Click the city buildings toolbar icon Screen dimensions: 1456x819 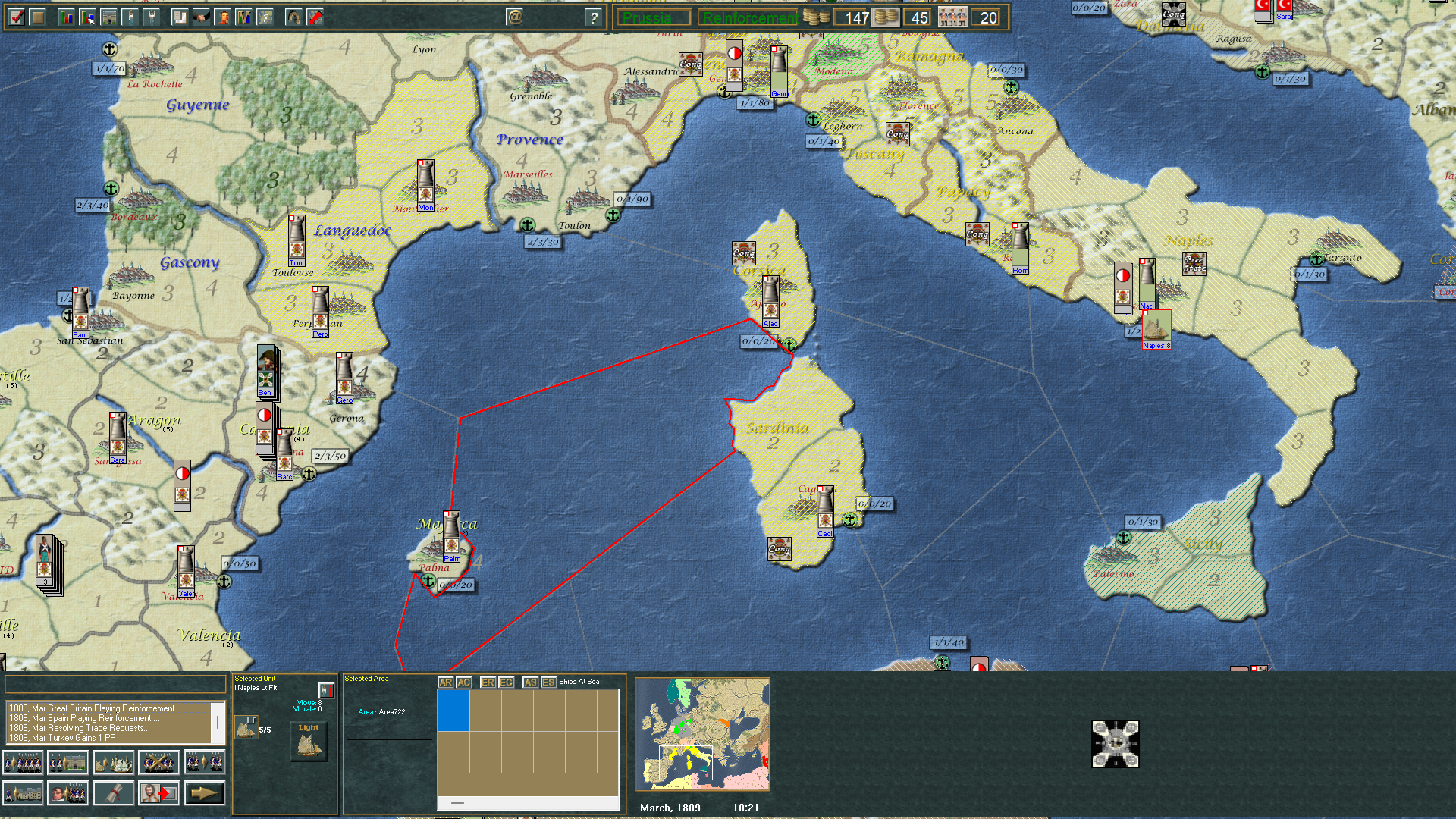pos(108,17)
